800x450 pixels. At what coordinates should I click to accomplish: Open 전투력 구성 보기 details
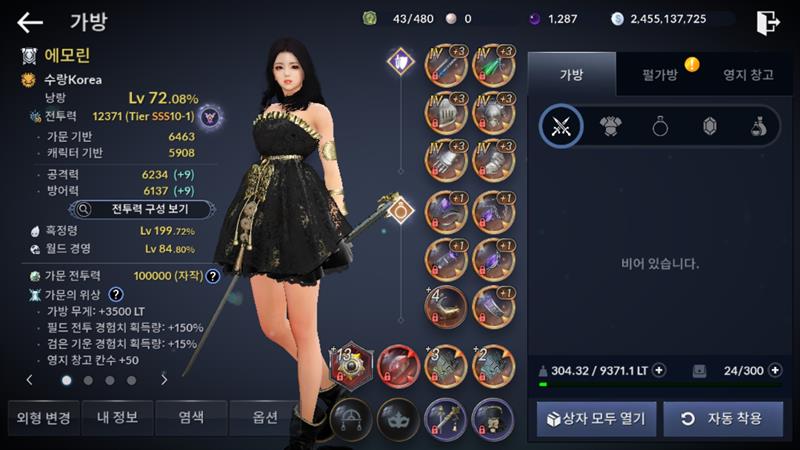tap(142, 210)
